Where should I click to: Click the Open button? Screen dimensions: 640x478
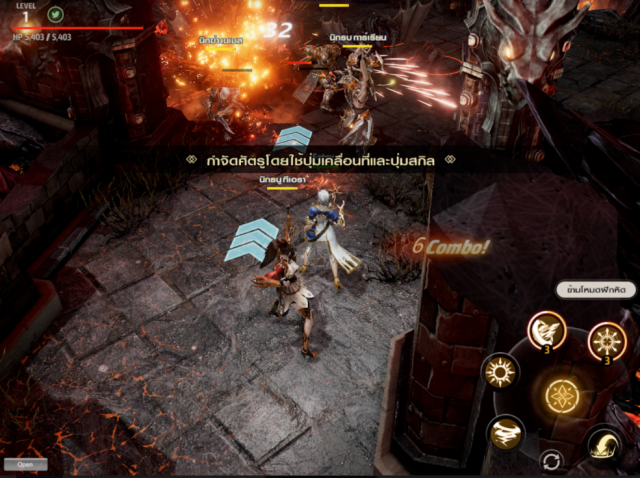(25, 464)
